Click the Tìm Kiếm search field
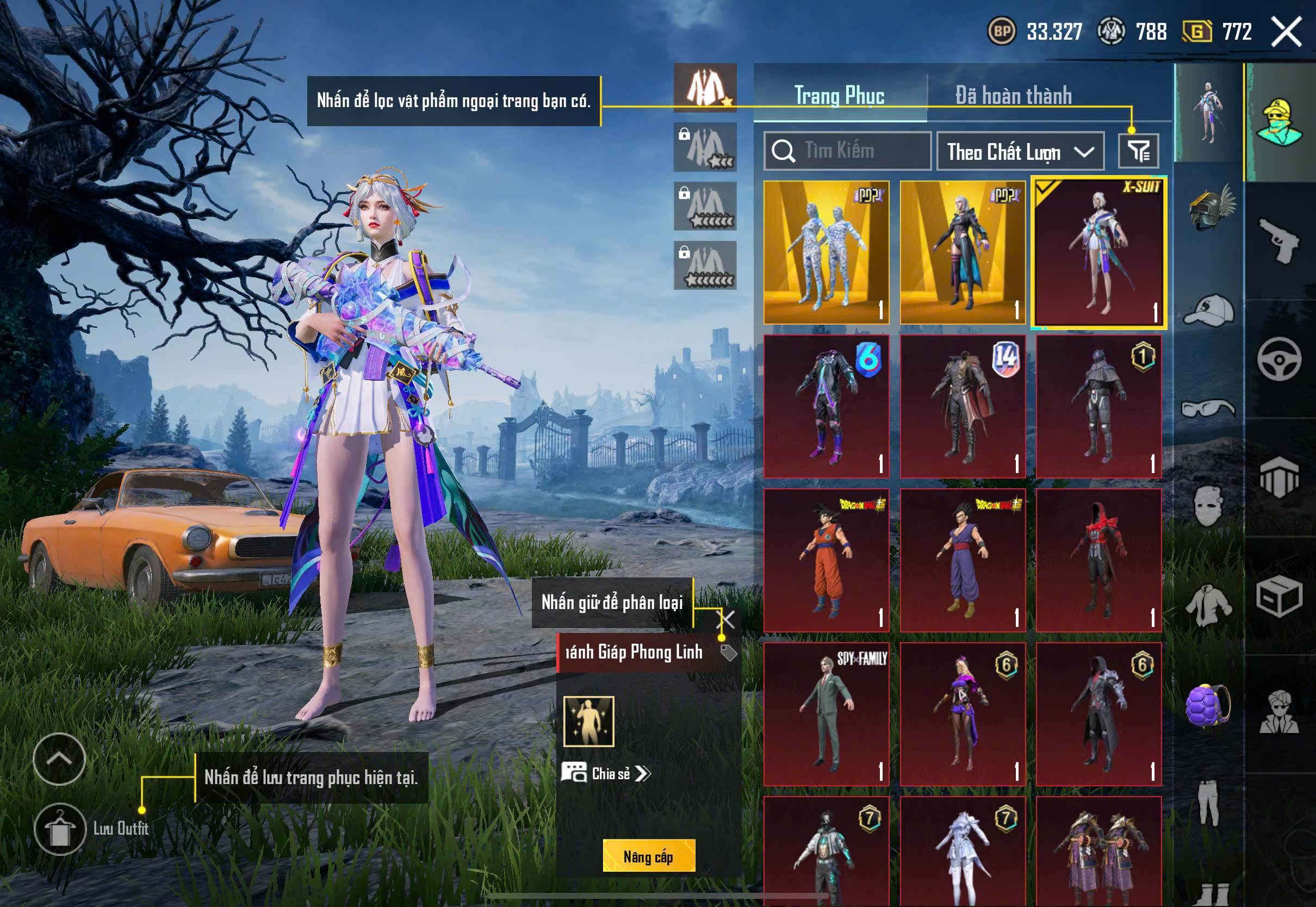 847,151
